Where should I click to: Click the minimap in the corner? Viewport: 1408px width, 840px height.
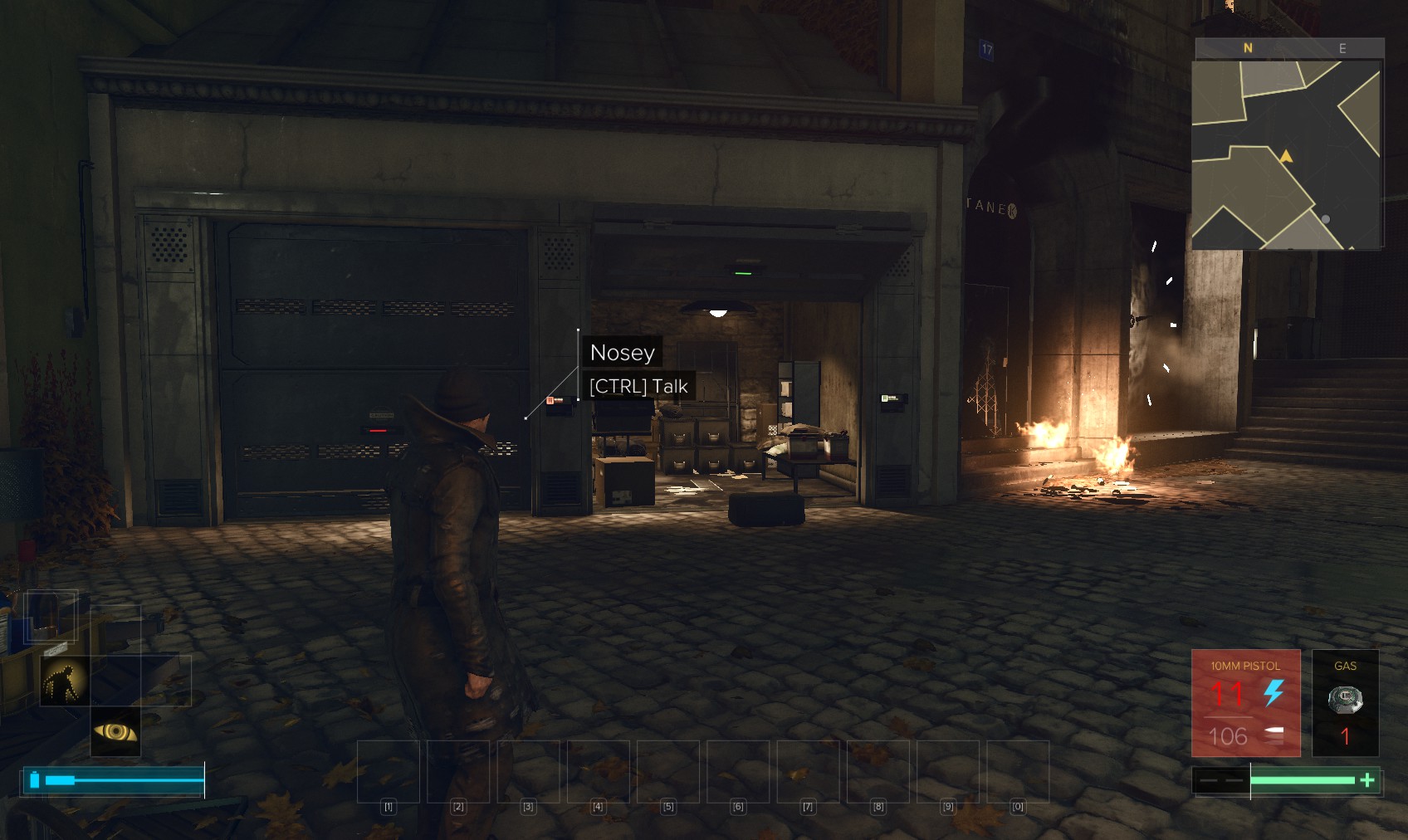pyautogui.click(x=1287, y=154)
